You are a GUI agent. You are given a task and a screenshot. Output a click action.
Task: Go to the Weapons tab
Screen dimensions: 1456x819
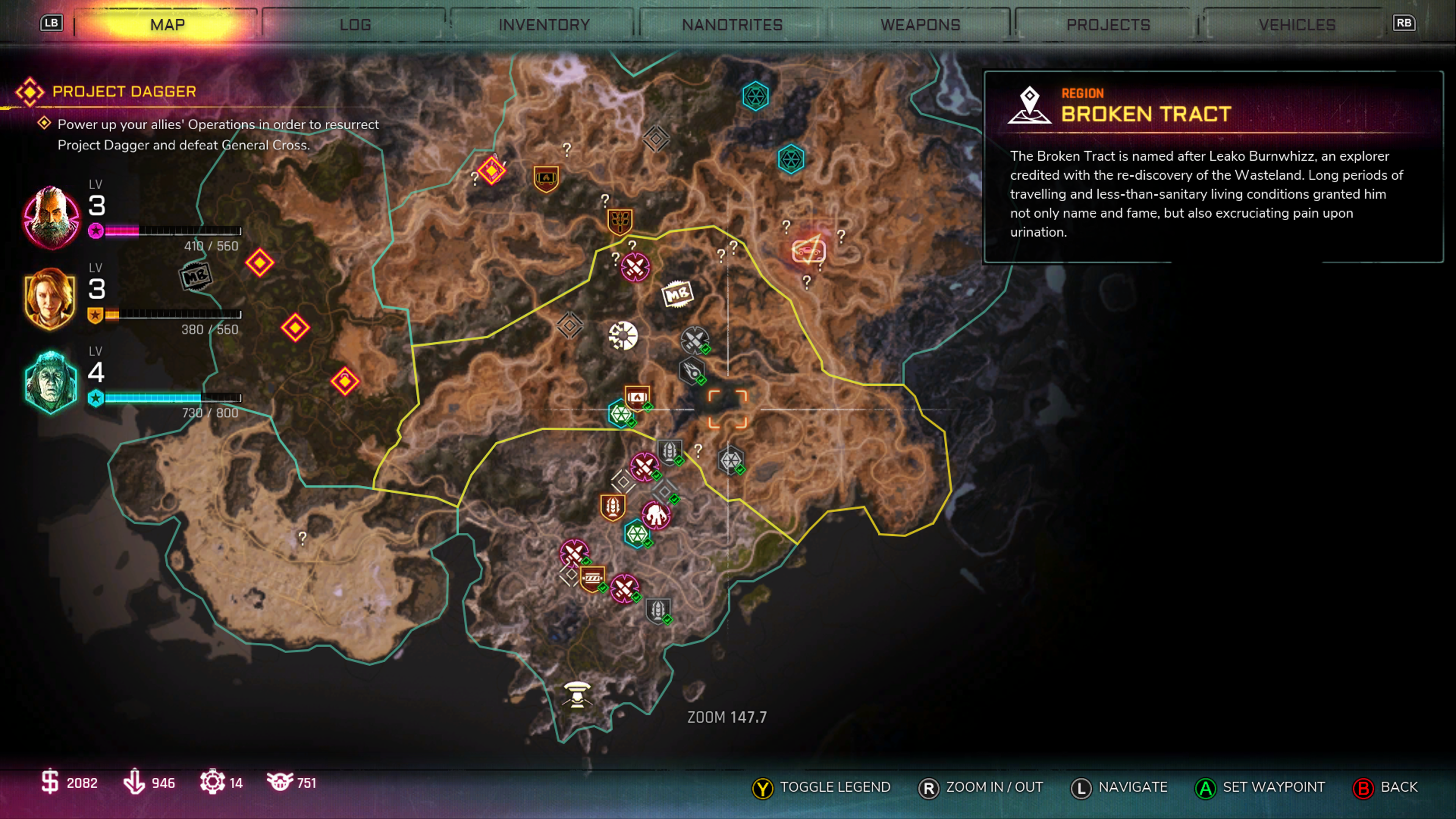pos(920,25)
